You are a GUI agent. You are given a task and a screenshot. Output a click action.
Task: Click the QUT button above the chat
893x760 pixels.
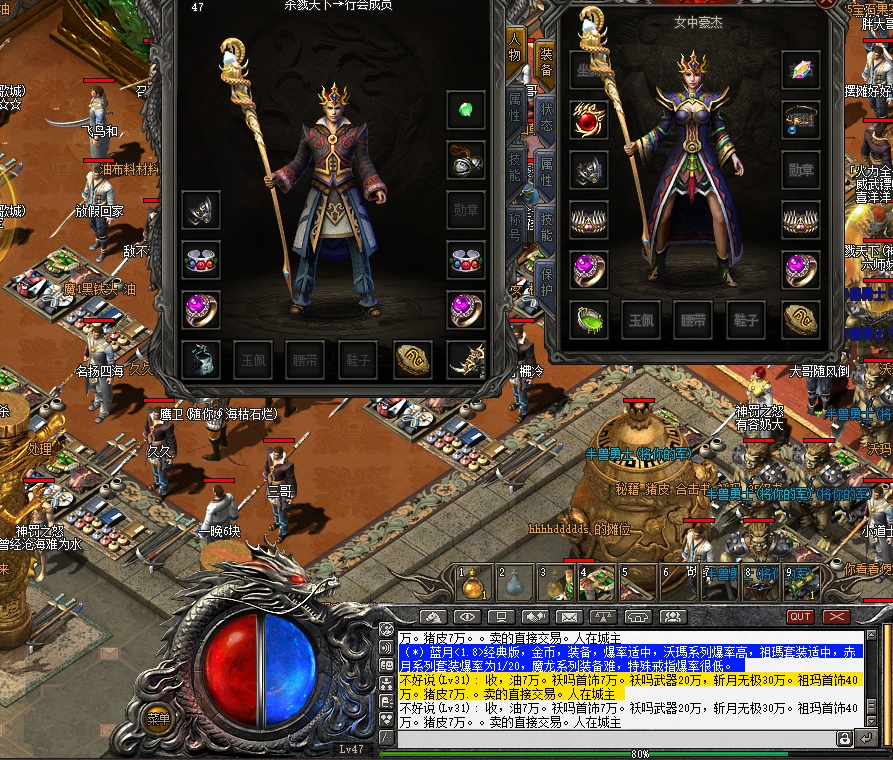pyautogui.click(x=800, y=617)
